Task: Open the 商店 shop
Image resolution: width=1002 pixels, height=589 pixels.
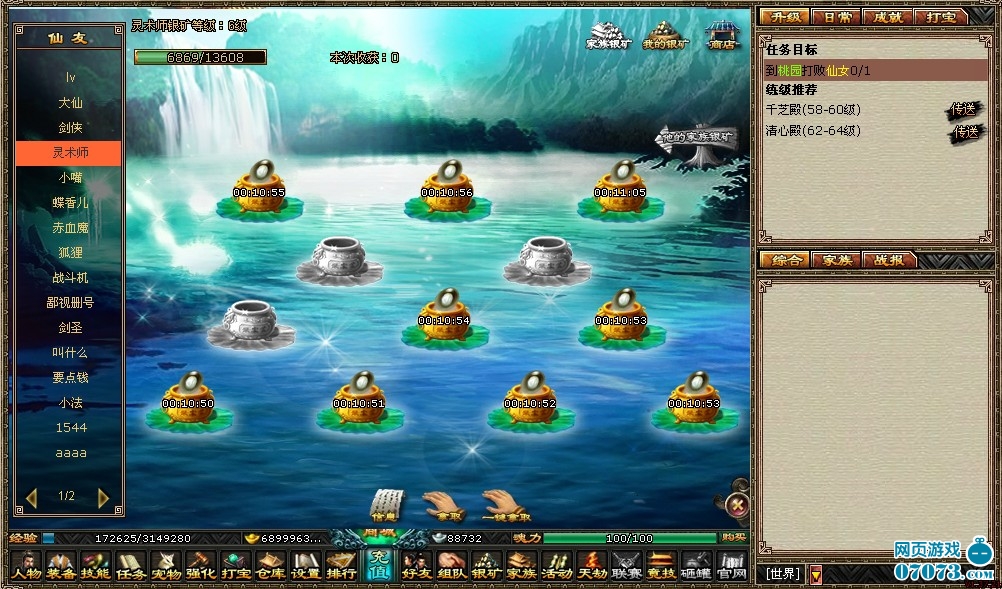Action: coord(720,37)
